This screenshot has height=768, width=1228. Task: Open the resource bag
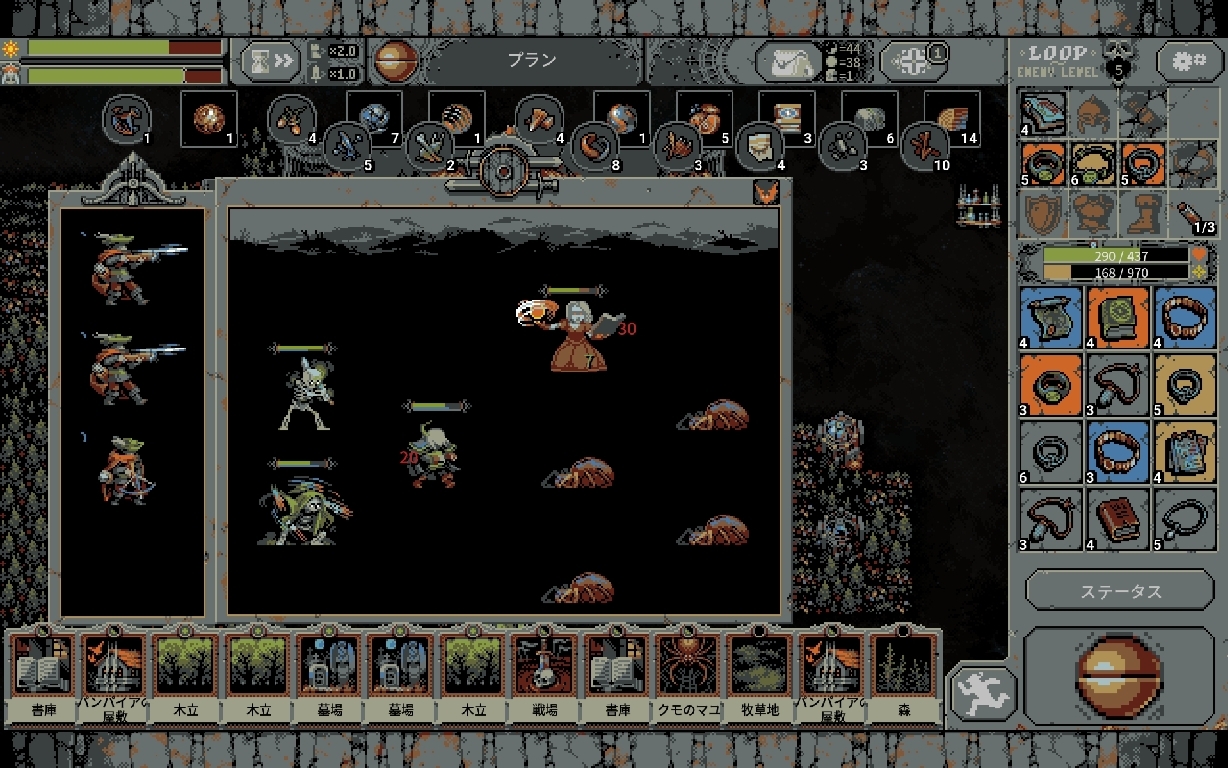[x=787, y=62]
